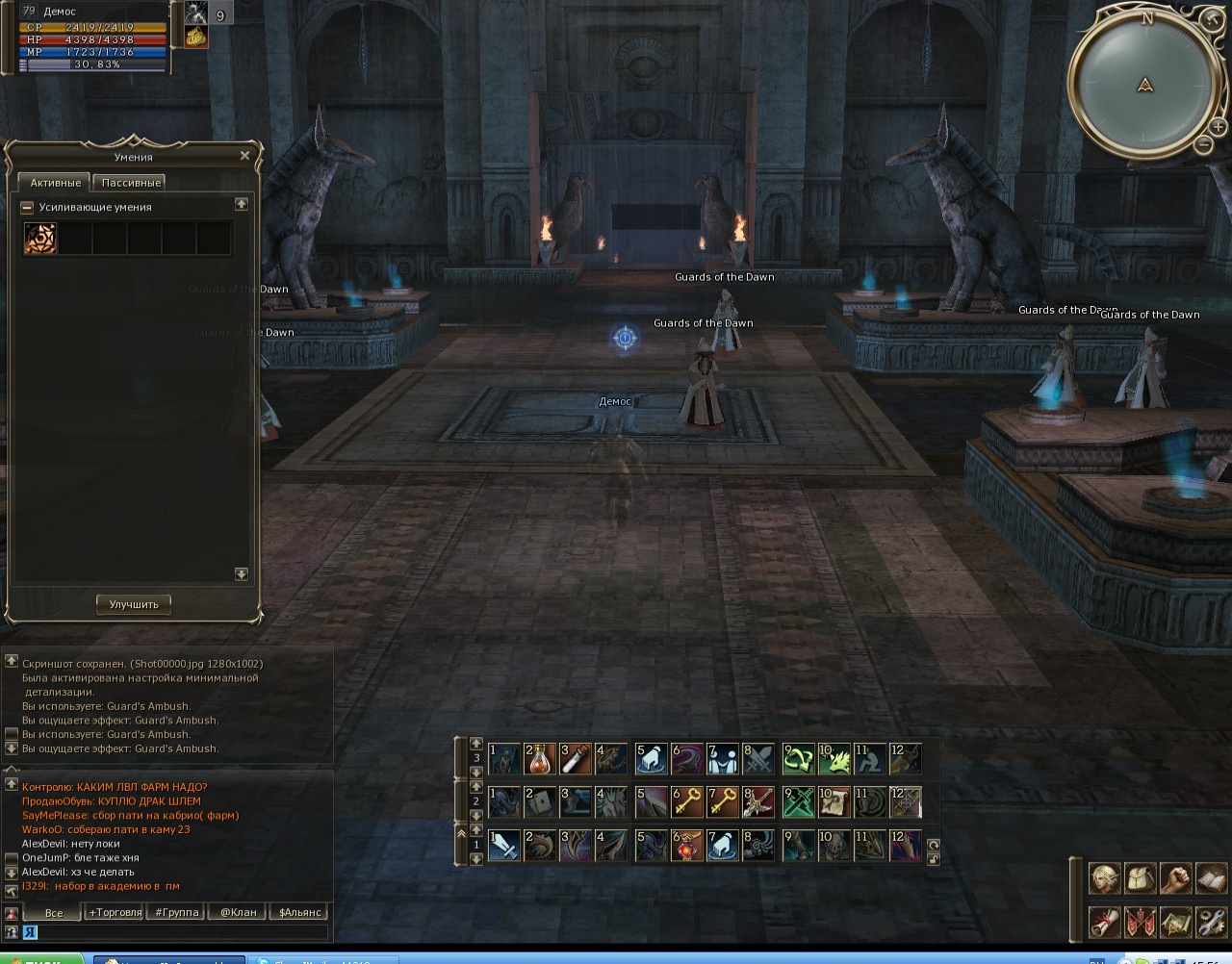
Task: Switch to the Пассивные tab
Action: [x=131, y=183]
